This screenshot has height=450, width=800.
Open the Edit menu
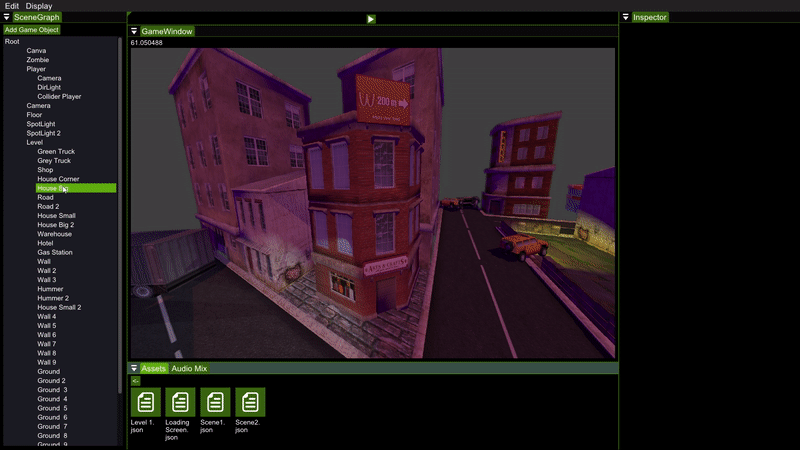12,6
